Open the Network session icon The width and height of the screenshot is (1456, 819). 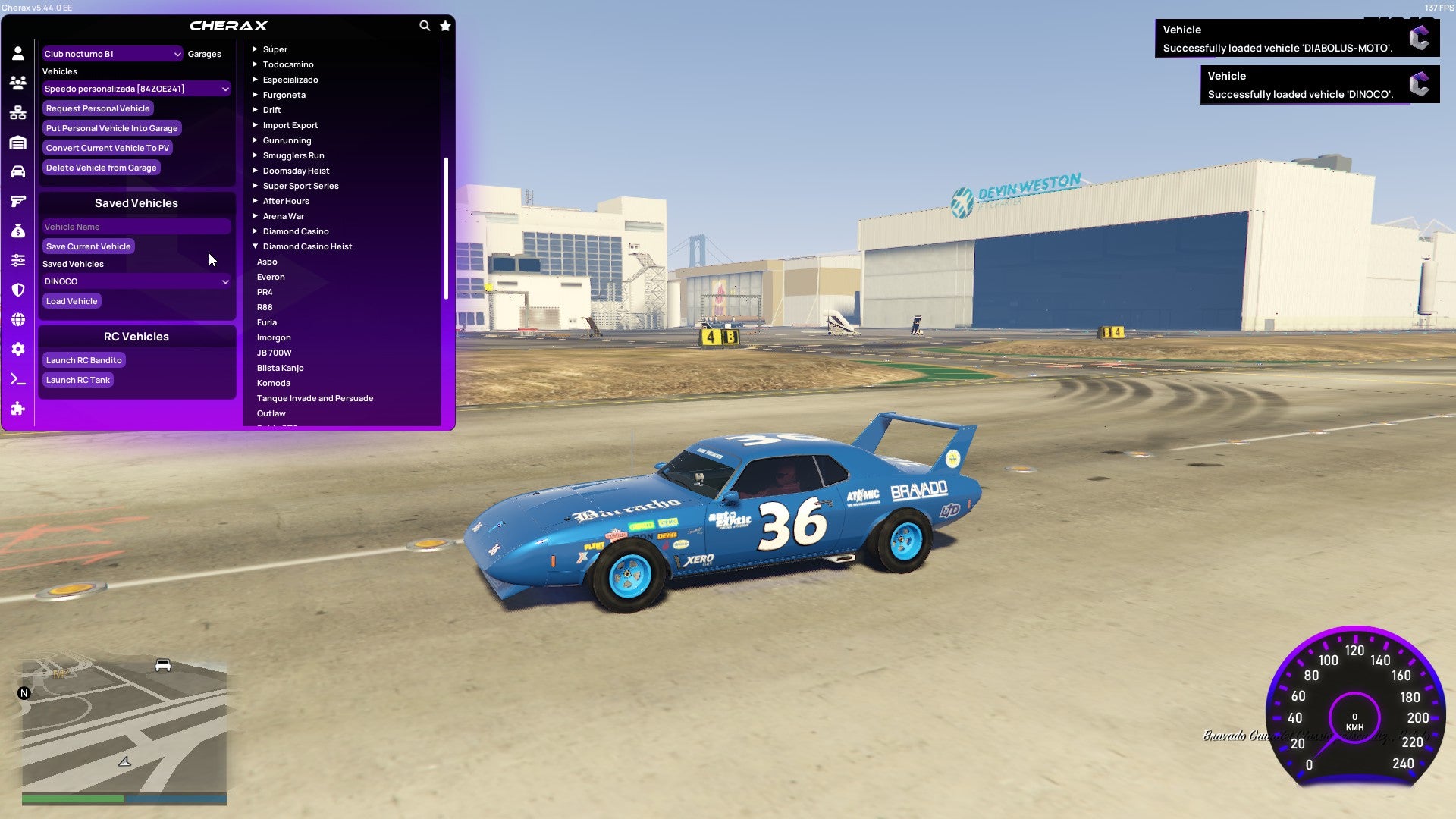click(x=17, y=111)
